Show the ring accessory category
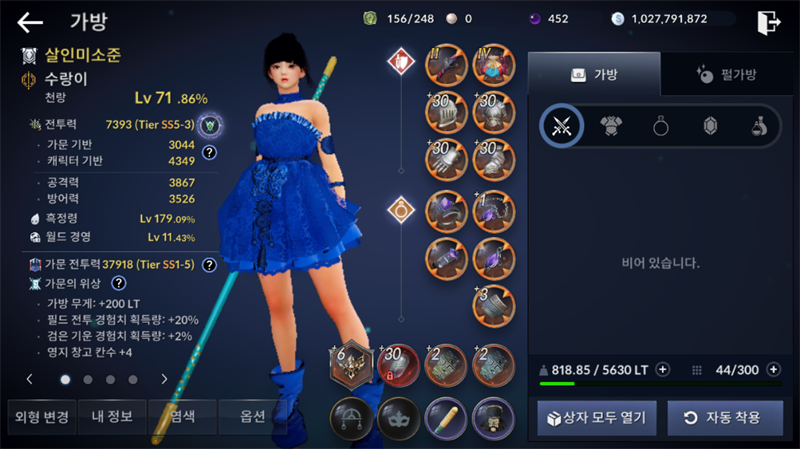Image resolution: width=800 pixels, height=449 pixels. click(661, 126)
